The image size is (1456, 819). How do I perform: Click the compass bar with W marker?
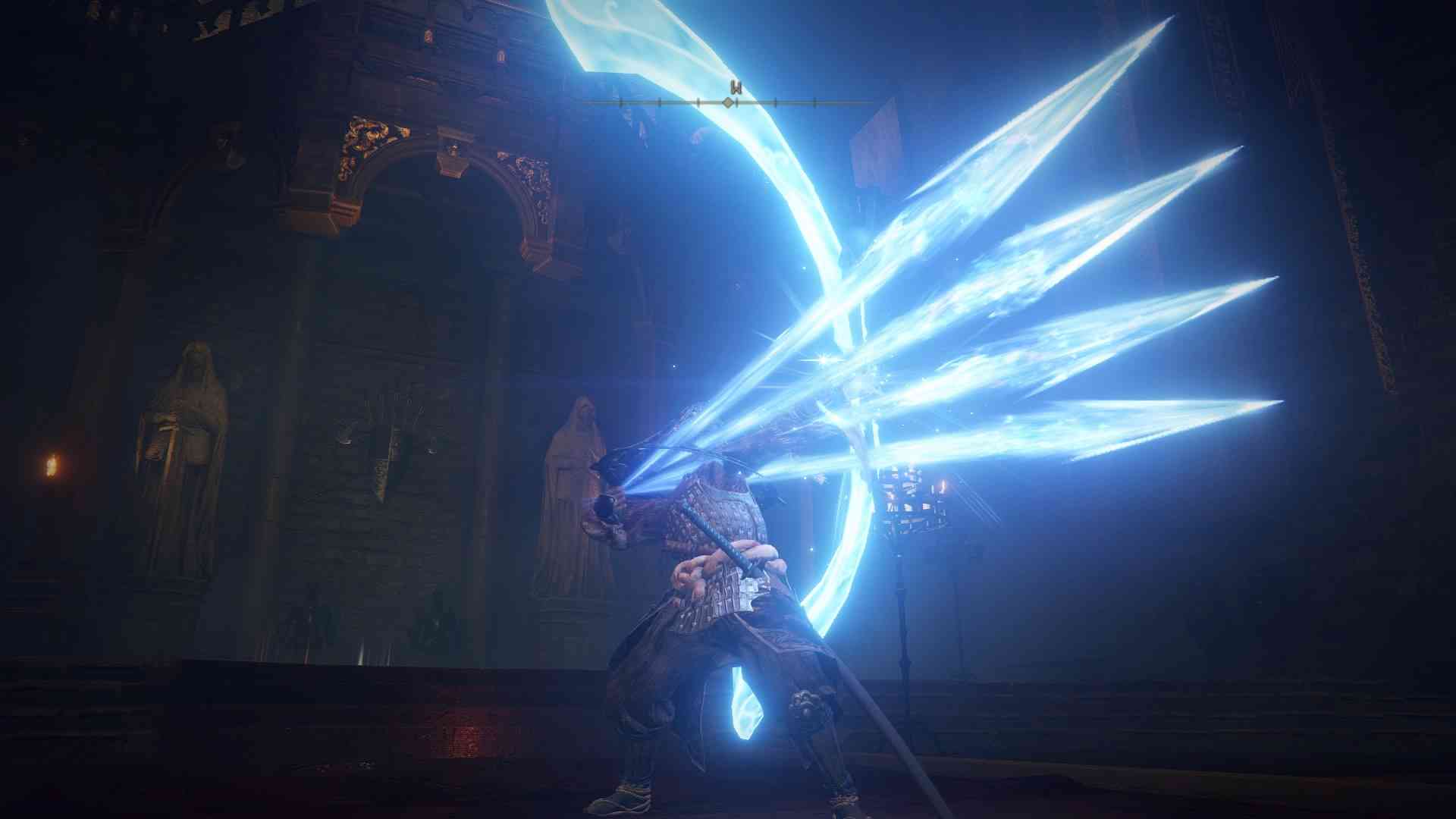730,101
